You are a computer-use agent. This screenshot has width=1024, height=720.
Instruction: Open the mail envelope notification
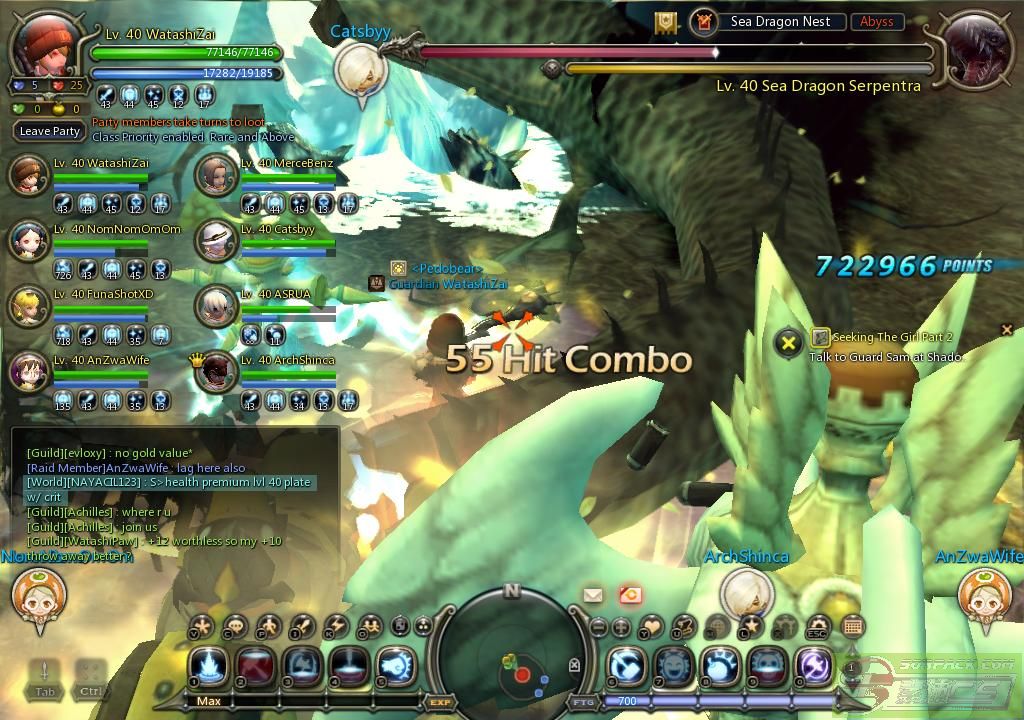[593, 595]
